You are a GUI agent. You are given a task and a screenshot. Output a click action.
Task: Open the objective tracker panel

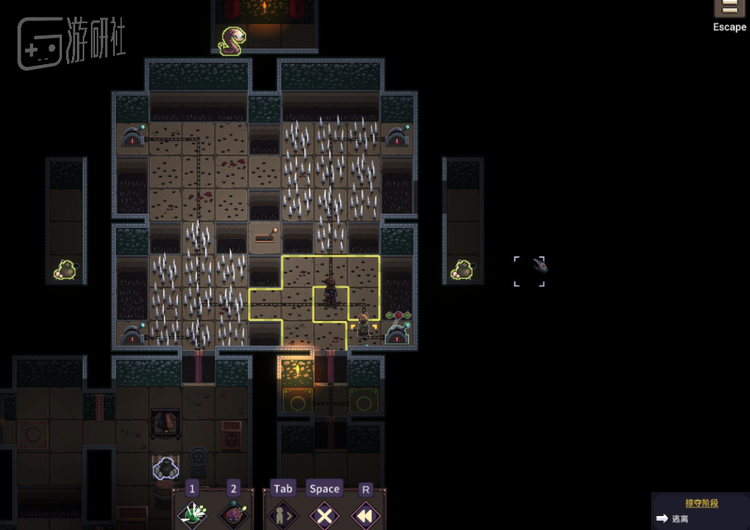click(x=700, y=511)
